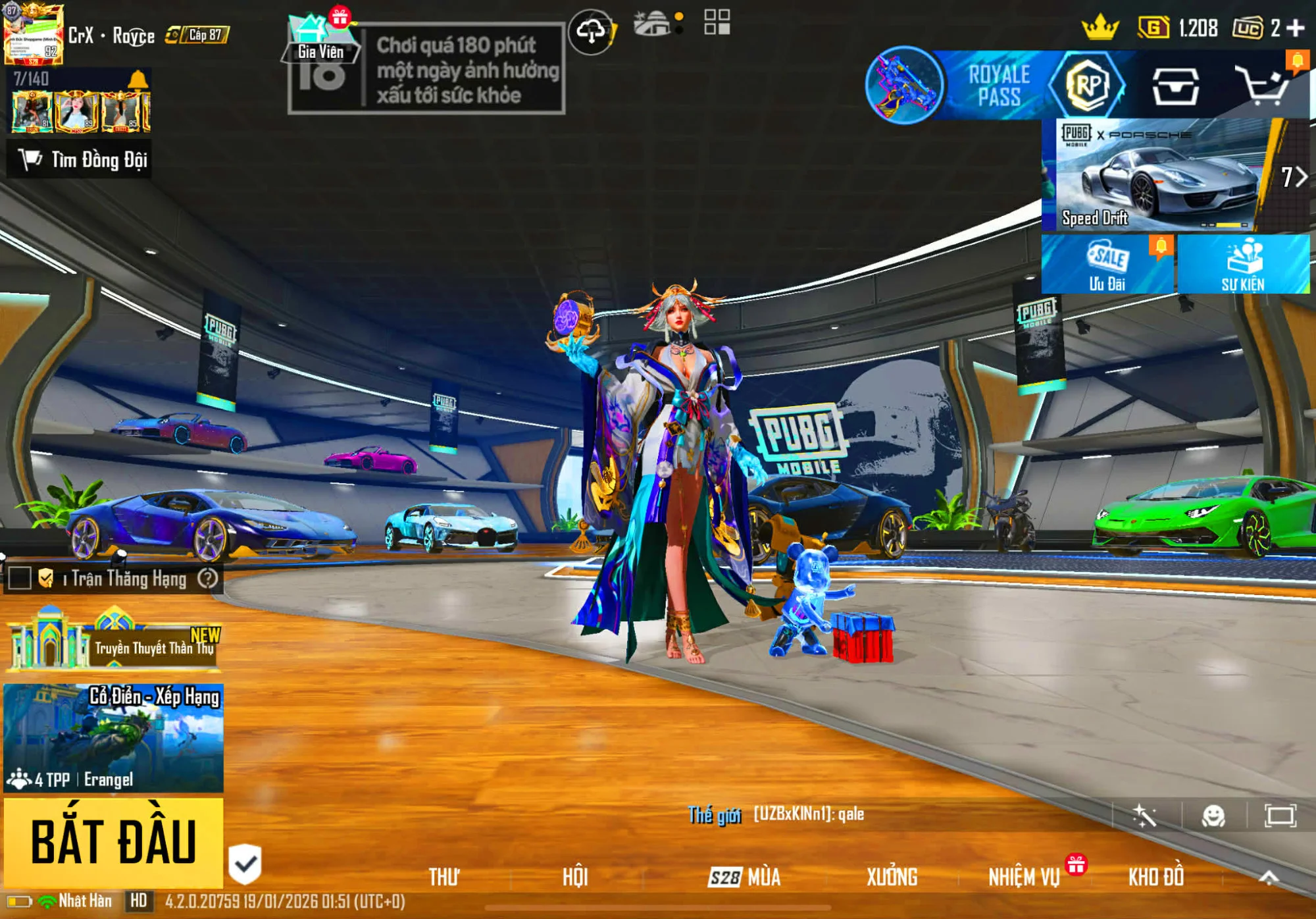Open the emote smiley face icon

pyautogui.click(x=1213, y=816)
